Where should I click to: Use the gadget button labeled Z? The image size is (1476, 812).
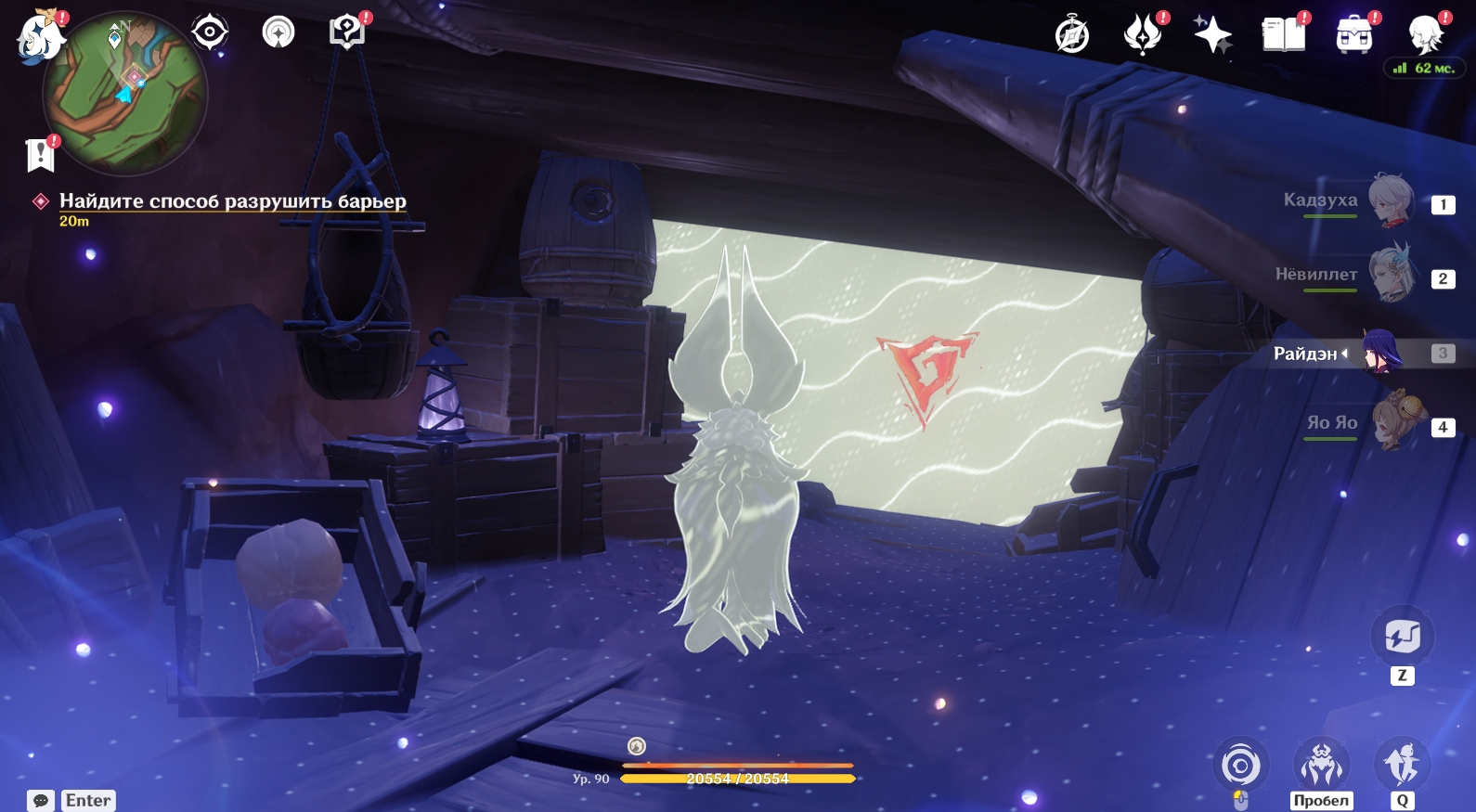pyautogui.click(x=1402, y=638)
